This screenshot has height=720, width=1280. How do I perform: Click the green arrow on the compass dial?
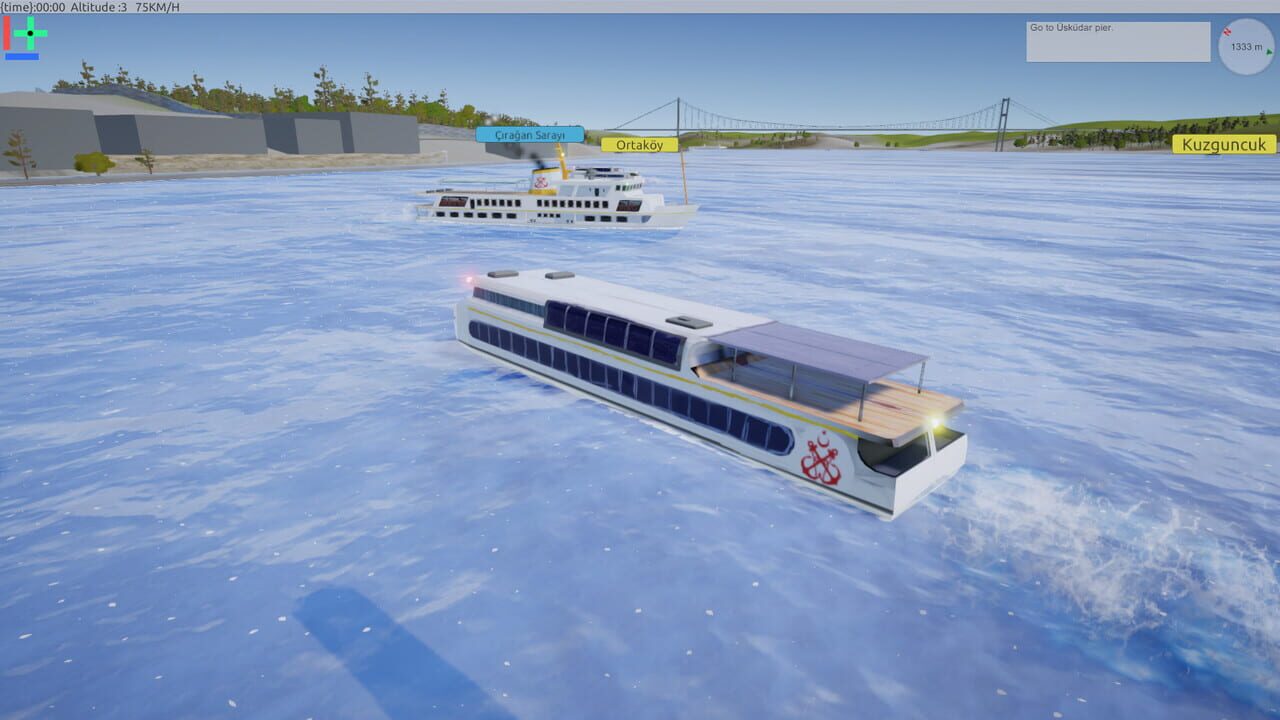[x=1269, y=52]
